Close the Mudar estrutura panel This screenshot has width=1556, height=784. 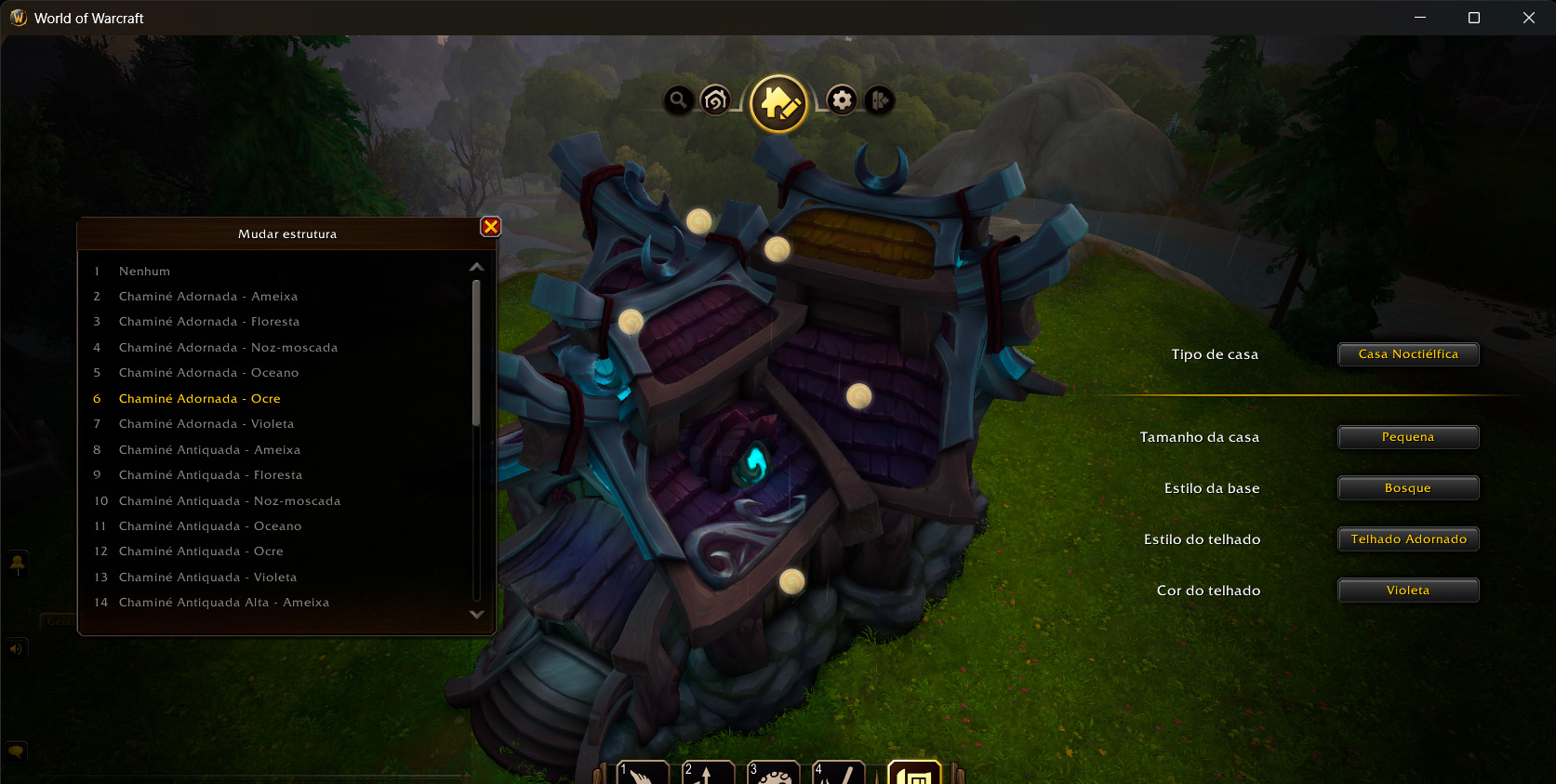coord(491,227)
